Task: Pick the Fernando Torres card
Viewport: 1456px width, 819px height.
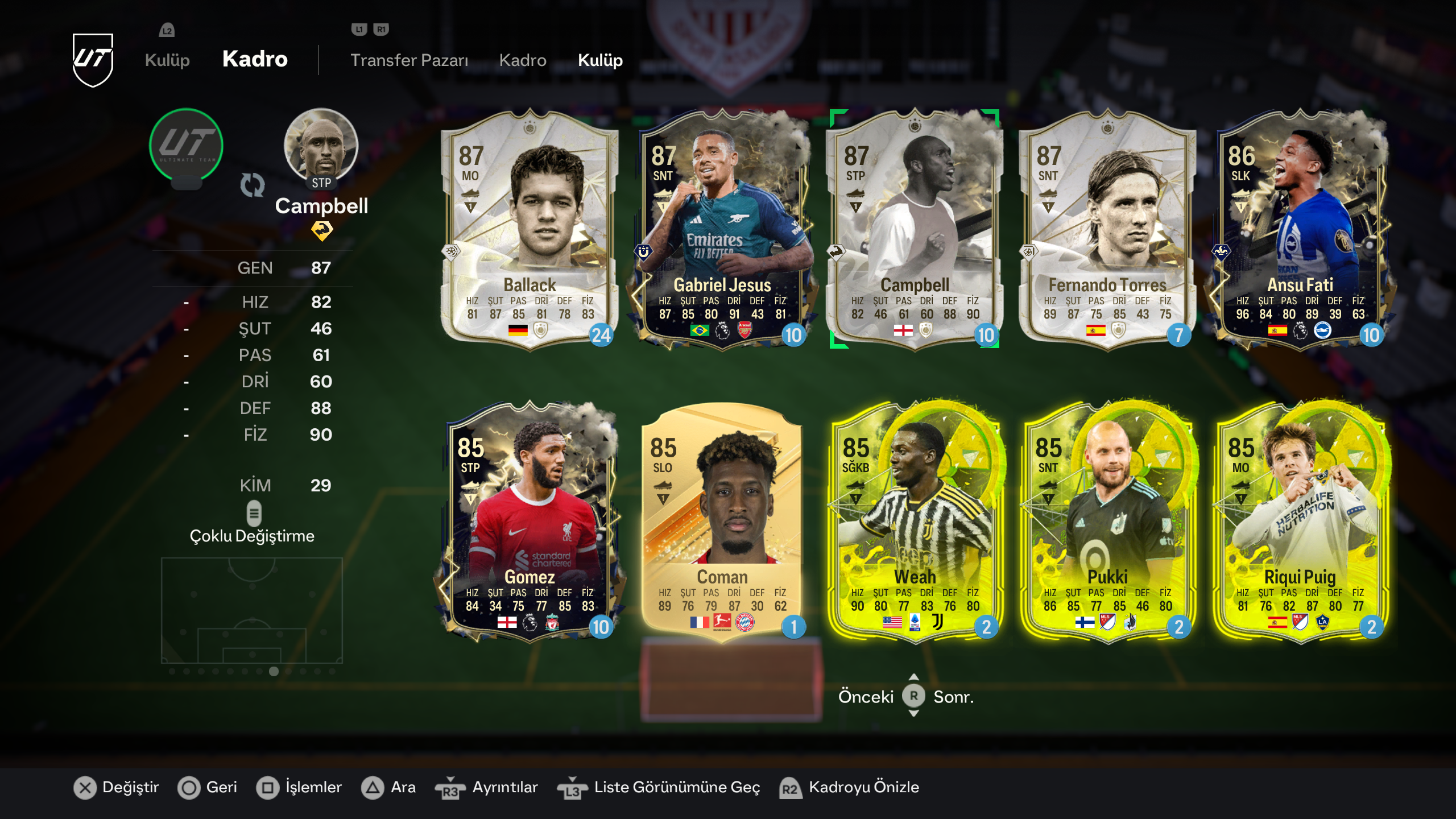Action: coord(1107,227)
